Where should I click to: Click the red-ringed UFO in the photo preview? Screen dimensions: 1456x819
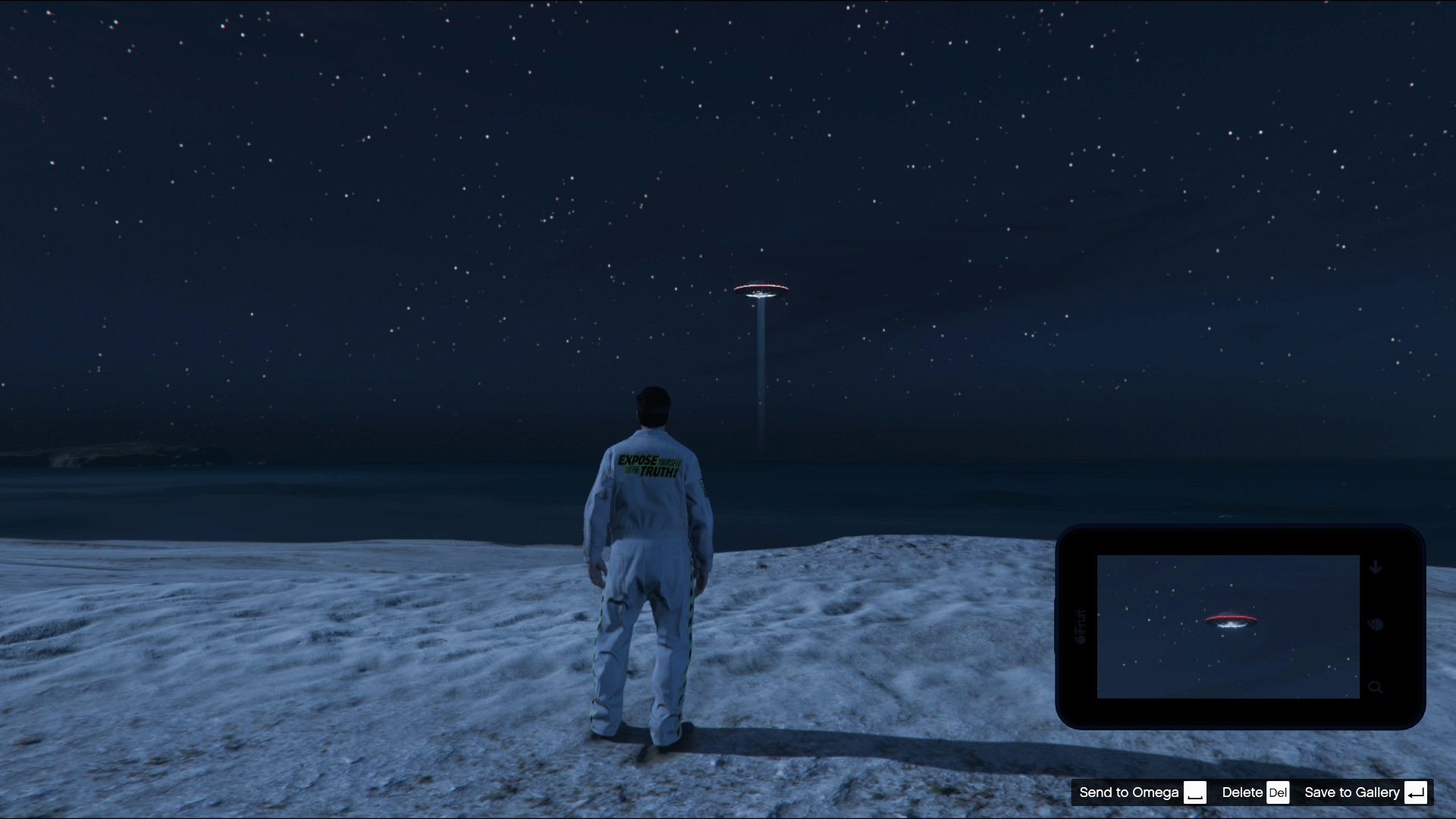click(x=1232, y=620)
